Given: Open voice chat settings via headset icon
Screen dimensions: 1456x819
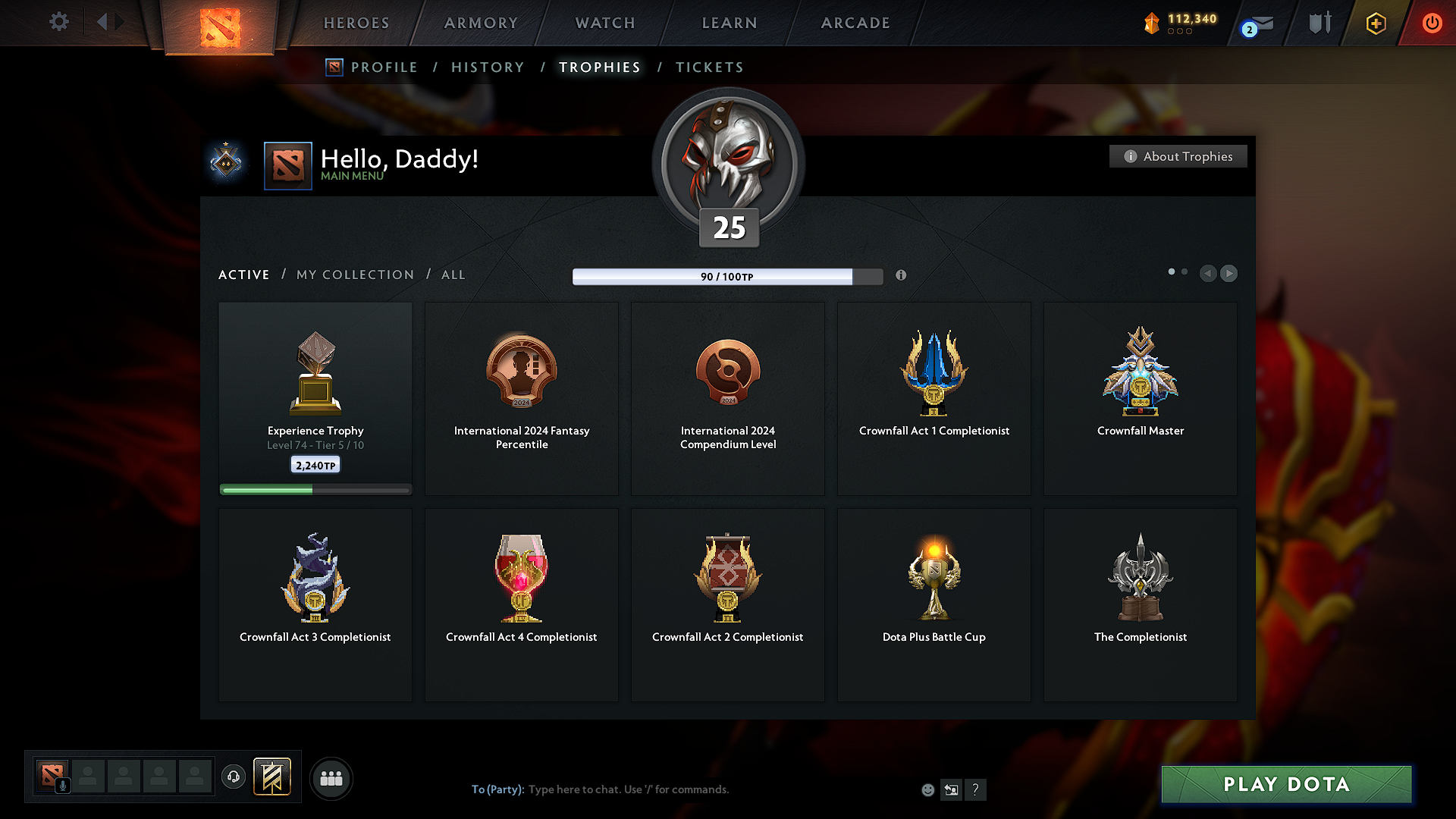Looking at the screenshot, I should tap(233, 777).
